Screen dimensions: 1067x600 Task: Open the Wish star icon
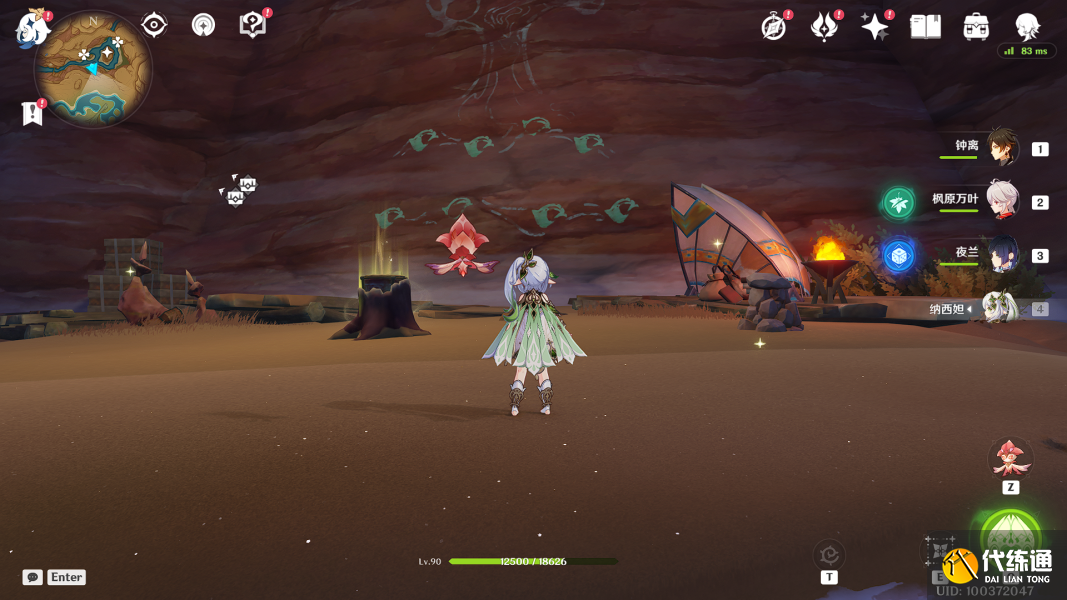pos(874,27)
